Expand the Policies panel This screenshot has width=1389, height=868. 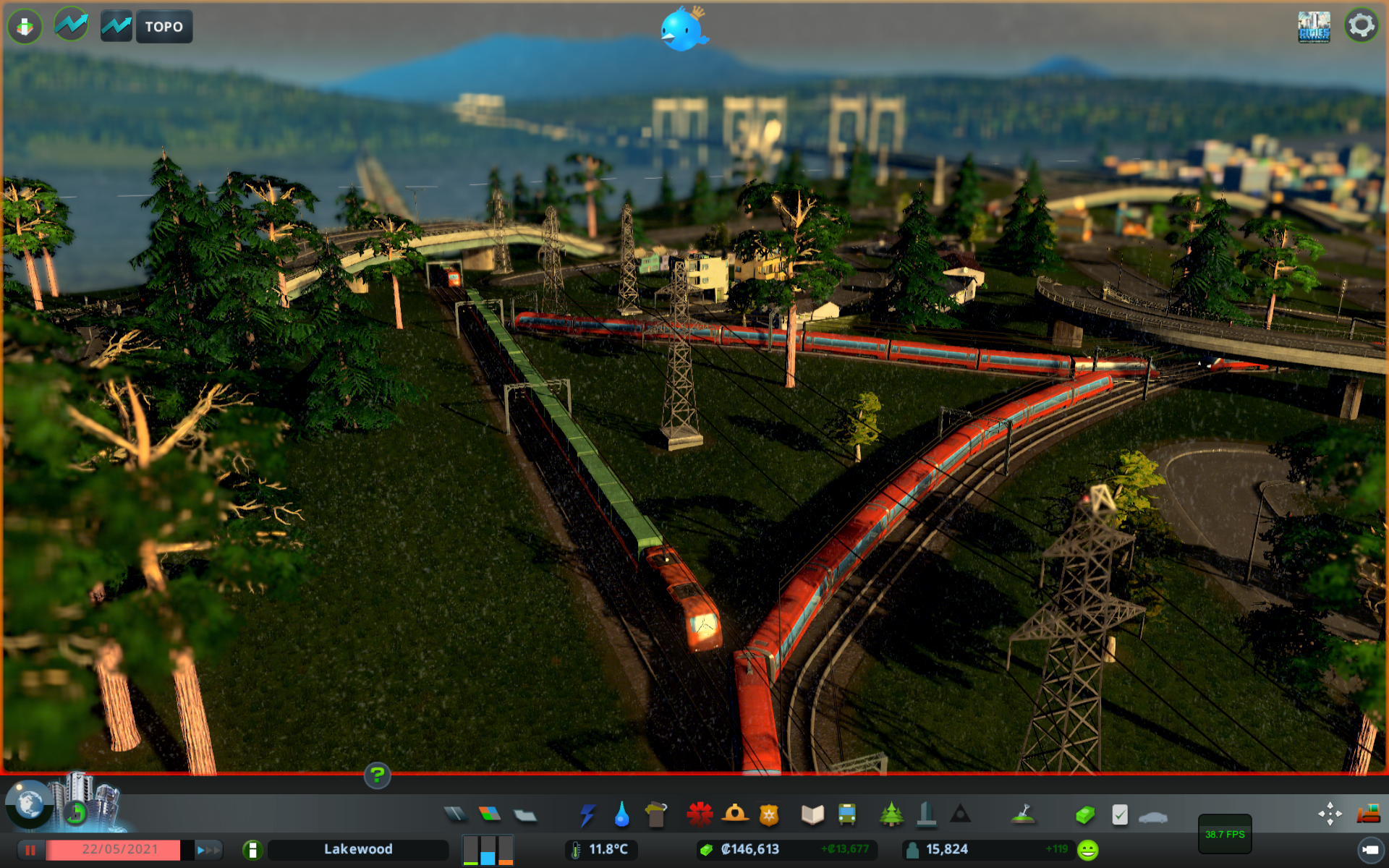click(1121, 814)
